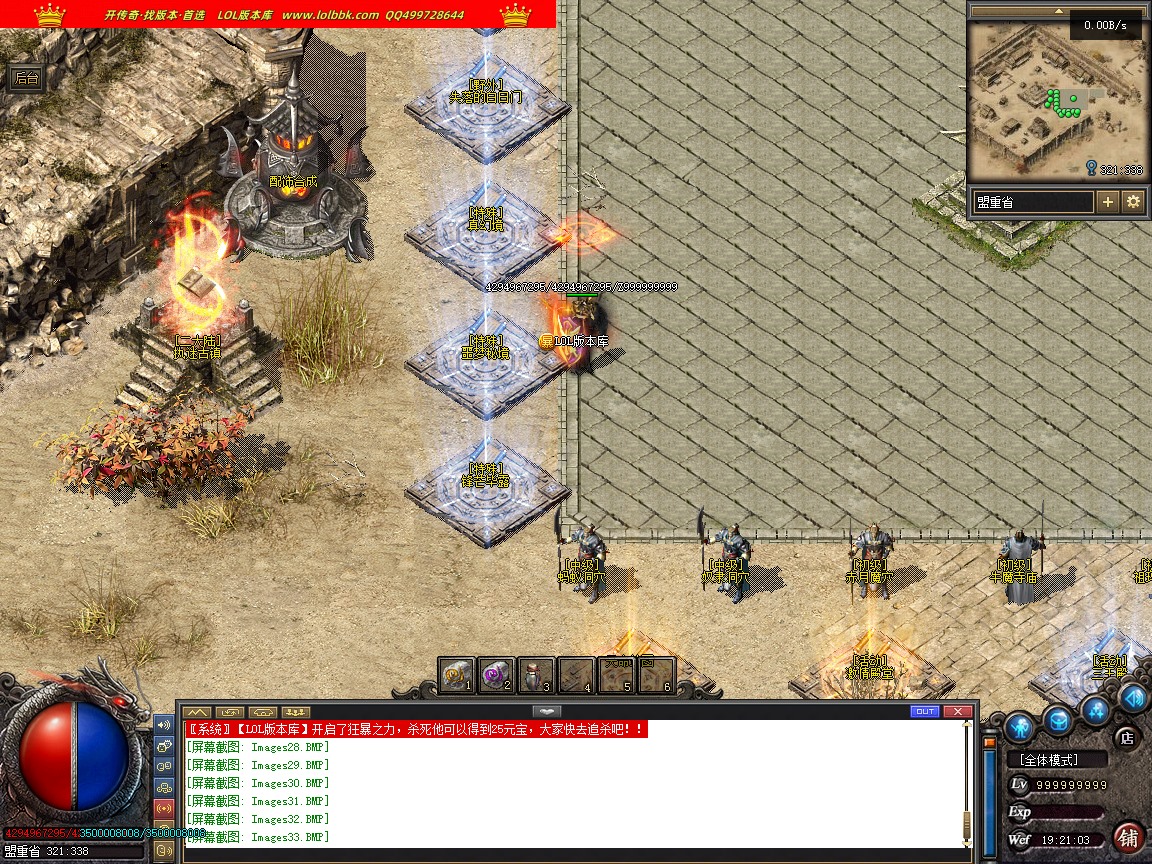This screenshot has height=864, width=1152.
Task: Open the character figure round icon
Action: click(1019, 725)
